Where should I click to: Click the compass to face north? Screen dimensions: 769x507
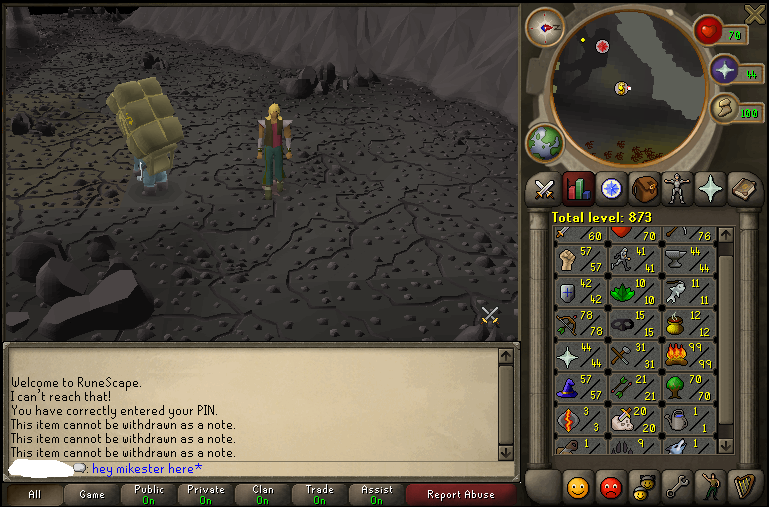(546, 26)
